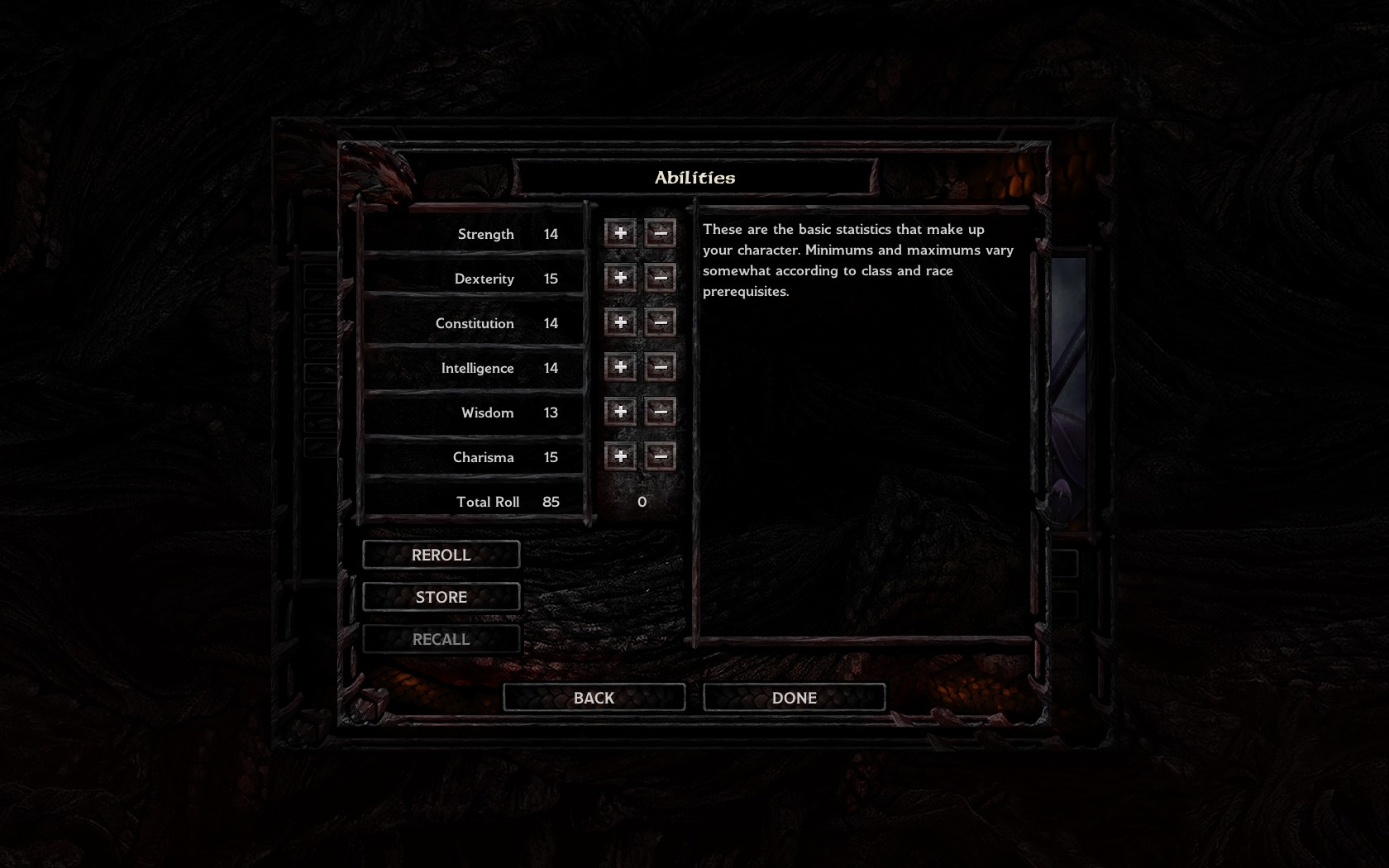Increase Wisdom by one point
Image resolution: width=1389 pixels, height=868 pixels.
pos(620,413)
